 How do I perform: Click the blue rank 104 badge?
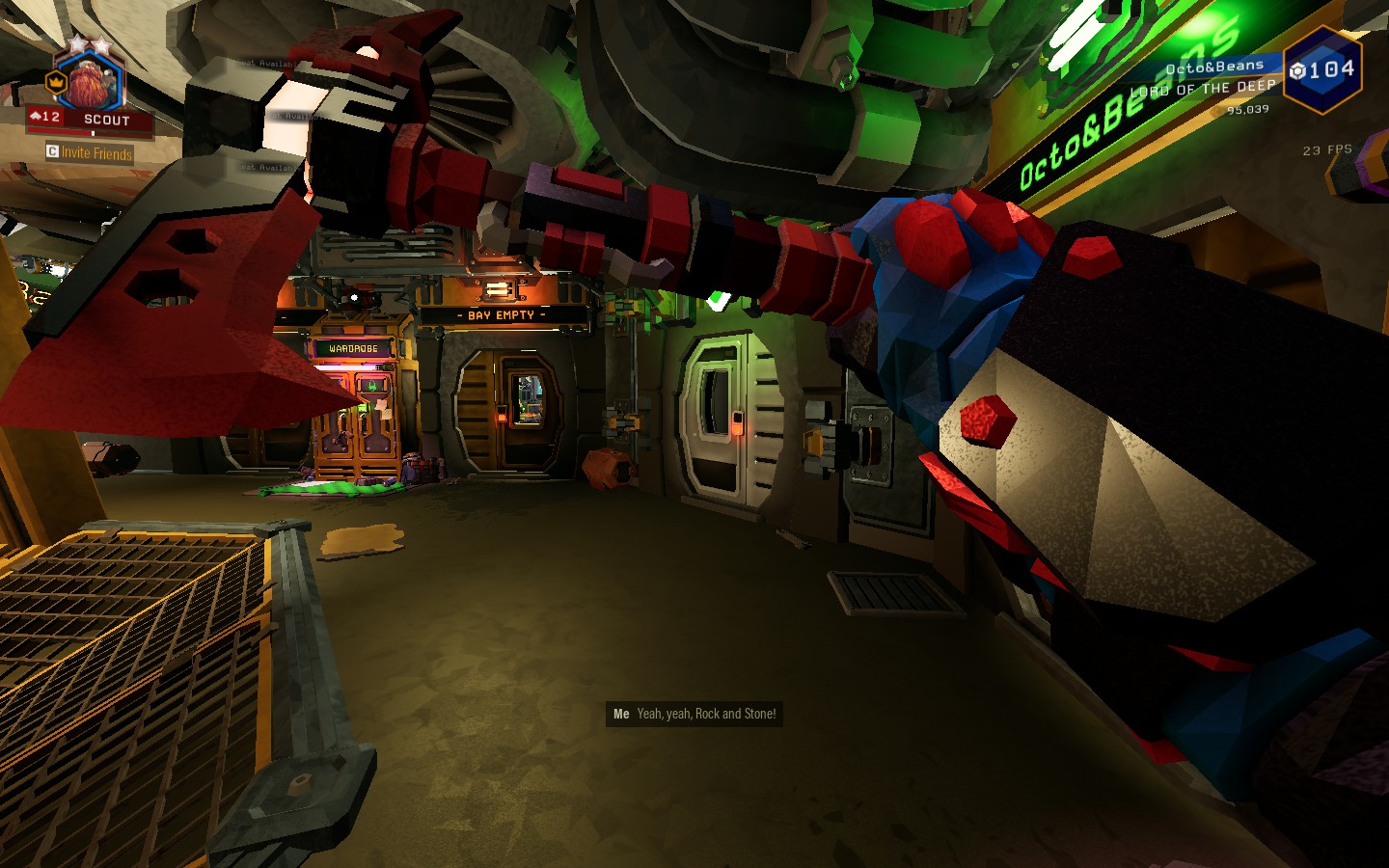1322,69
